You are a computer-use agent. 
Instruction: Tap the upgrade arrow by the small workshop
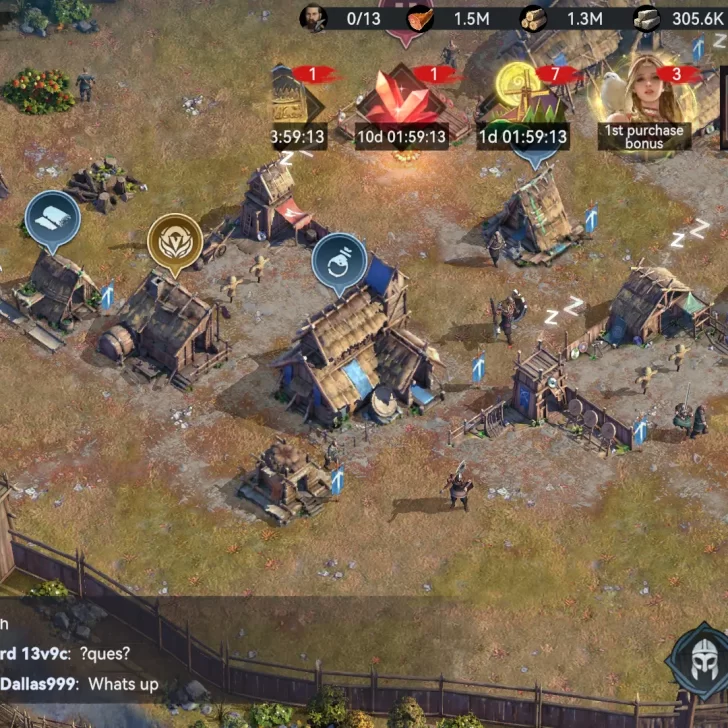337,481
